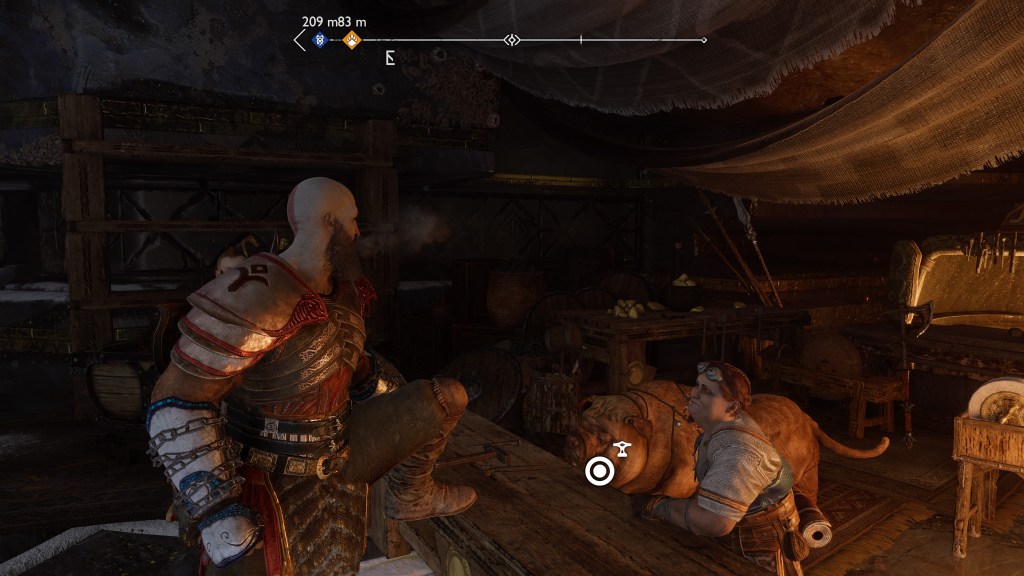
Task: Click the white diamond marker on the compass
Action: 512,40
